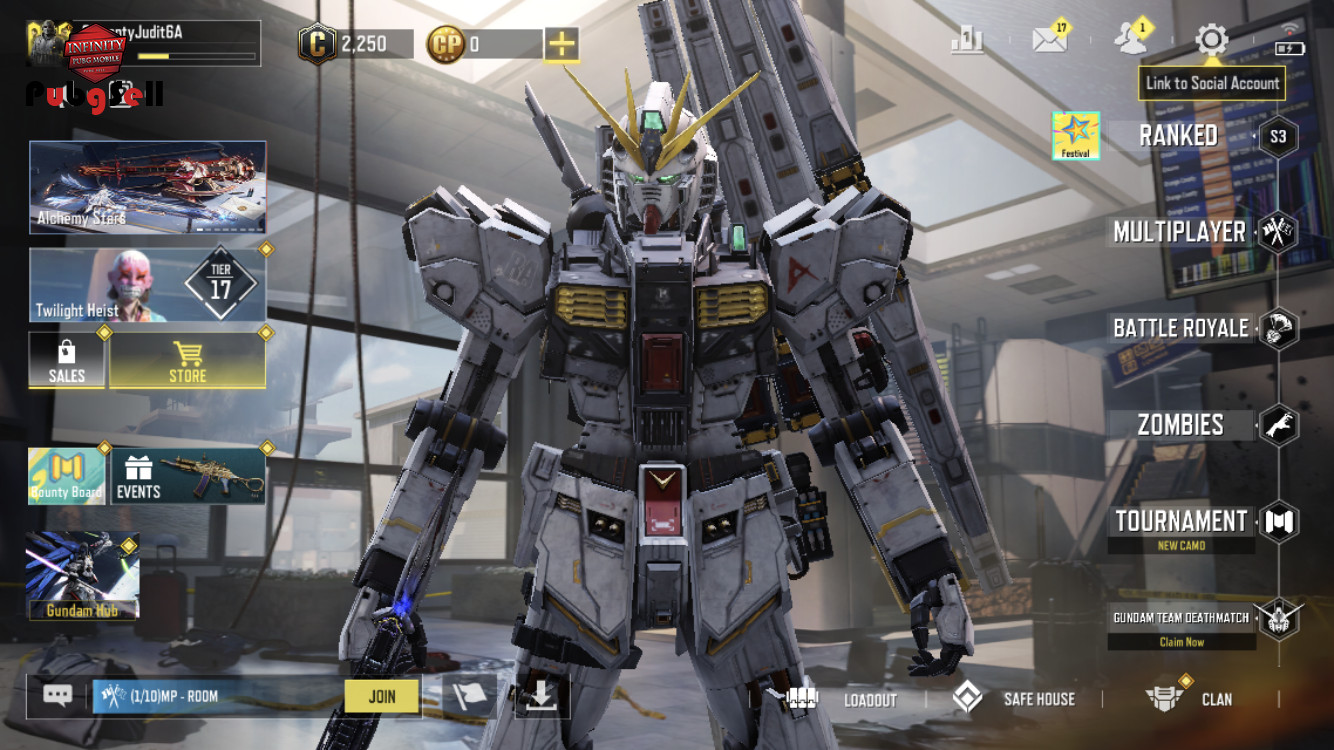
Task: Open the Clan menu
Action: tap(1190, 699)
